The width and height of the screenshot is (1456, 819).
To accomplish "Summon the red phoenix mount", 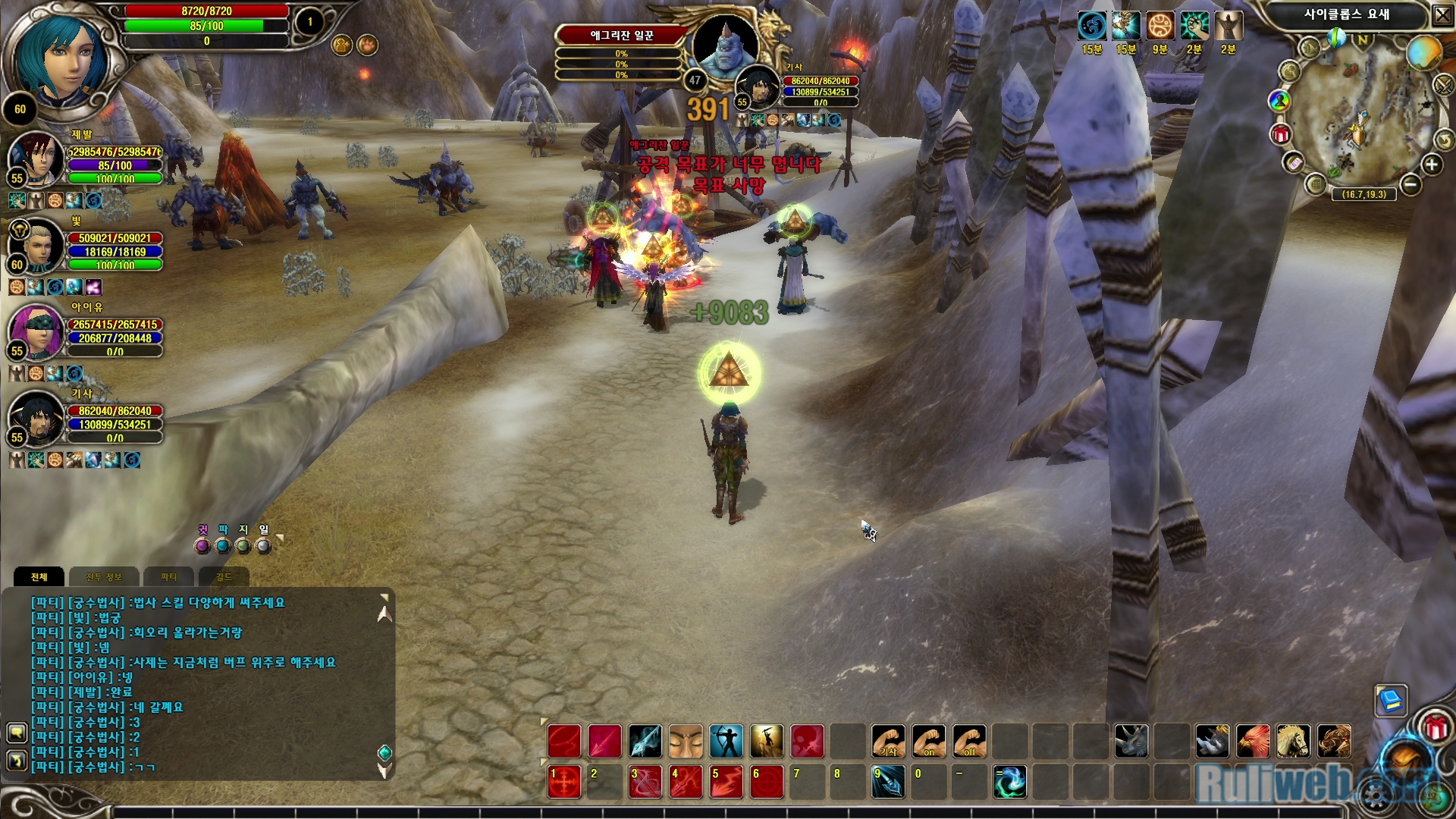I will pos(1253,741).
